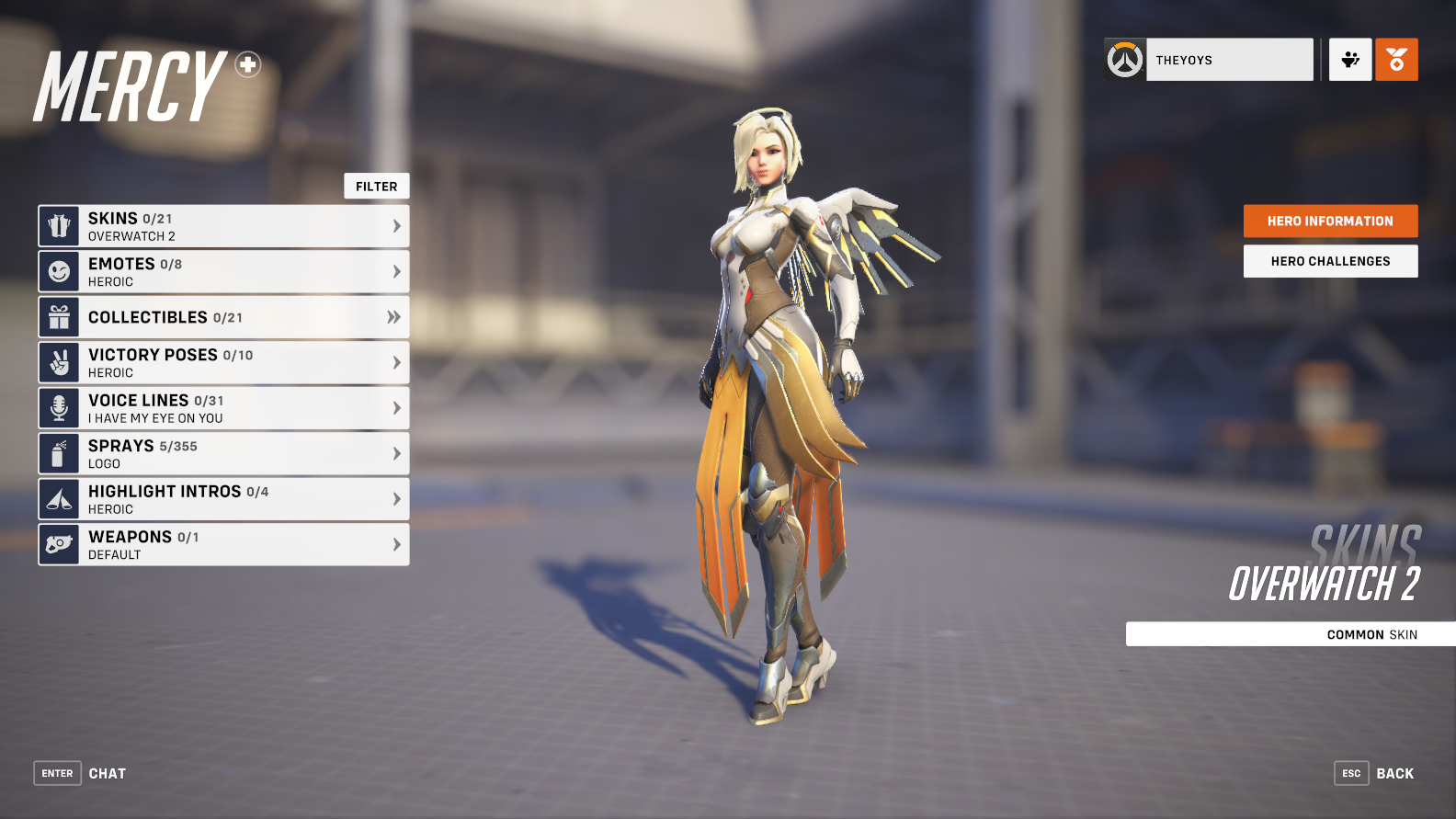Open the Sprays spray-can icon

pyautogui.click(x=59, y=453)
